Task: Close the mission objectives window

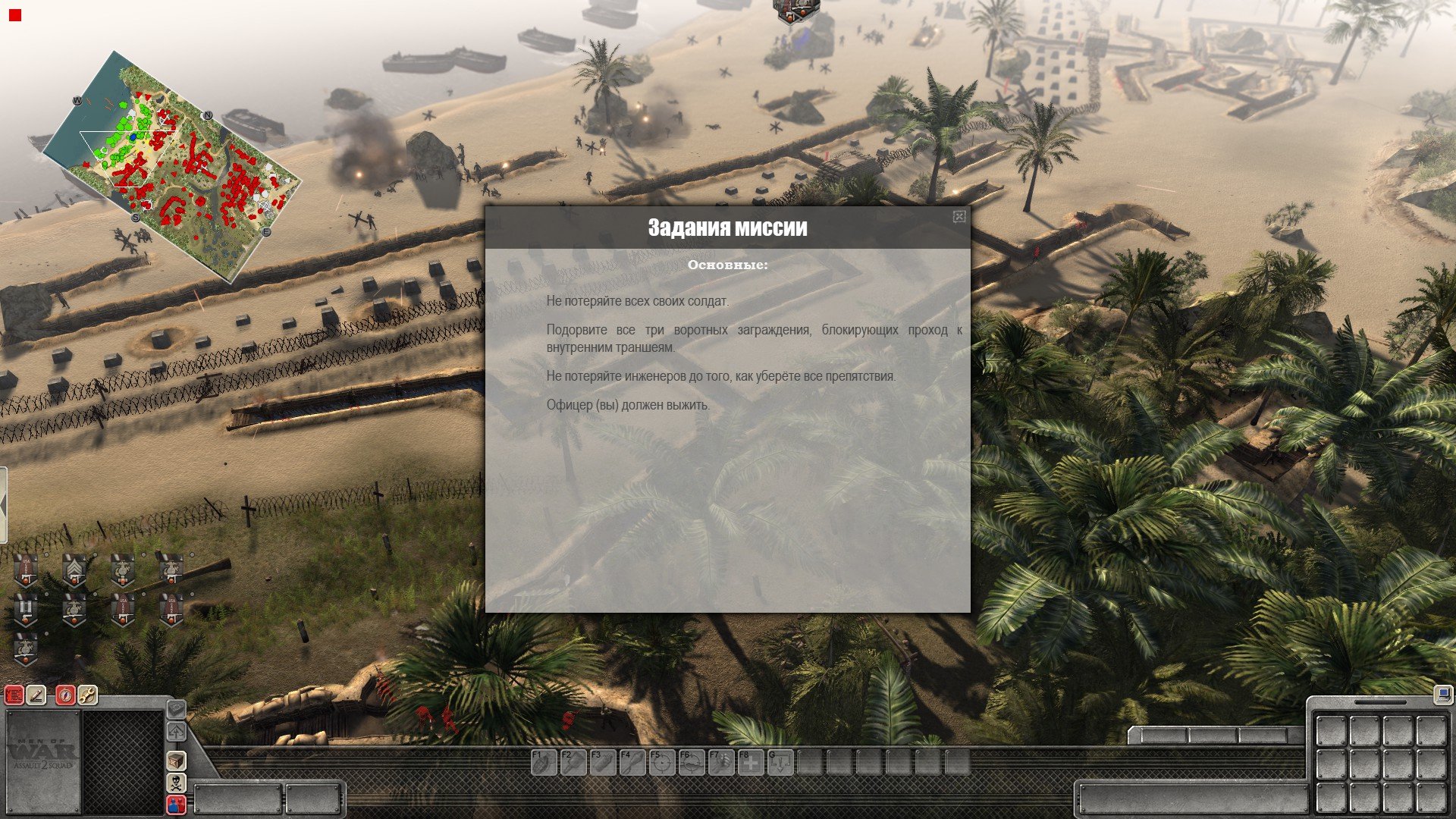Action: 959,217
